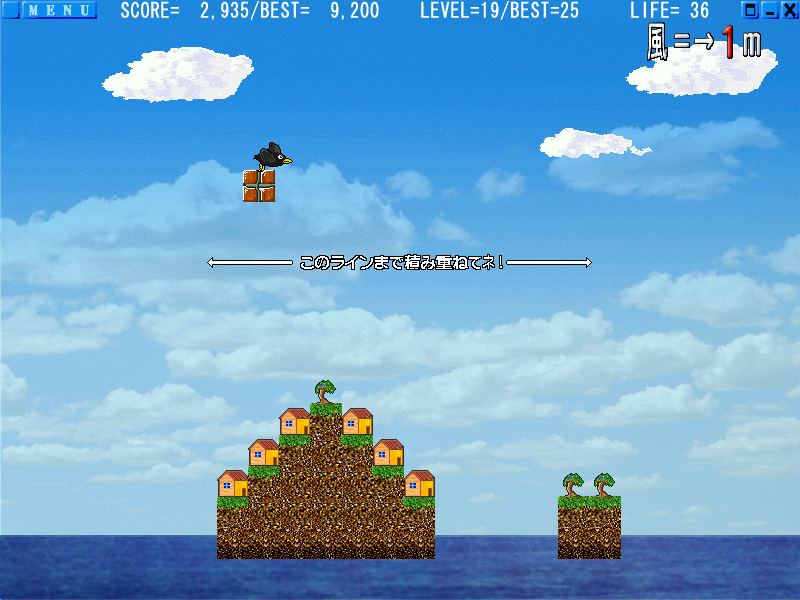Close the game with the X button
800x600 pixels.
(x=789, y=11)
